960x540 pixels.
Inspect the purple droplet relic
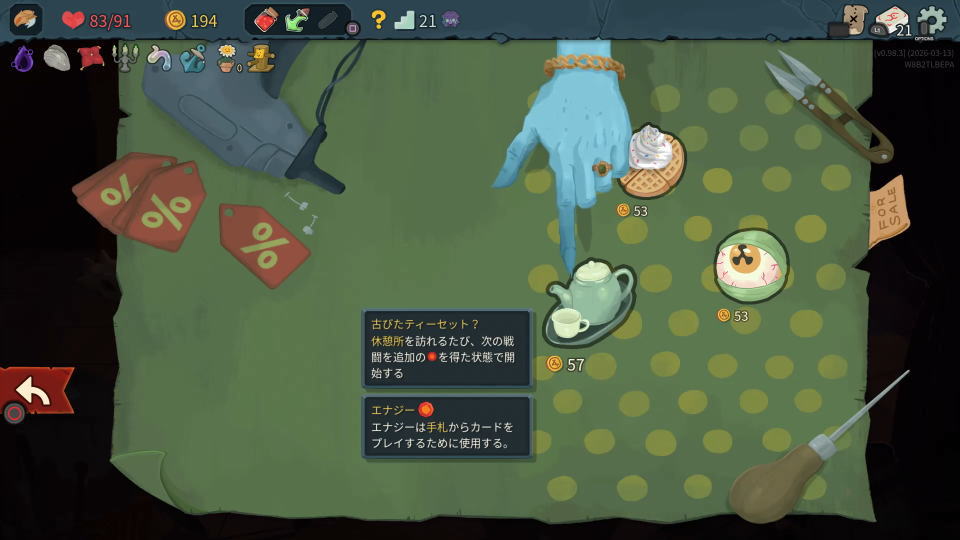[x=23, y=59]
